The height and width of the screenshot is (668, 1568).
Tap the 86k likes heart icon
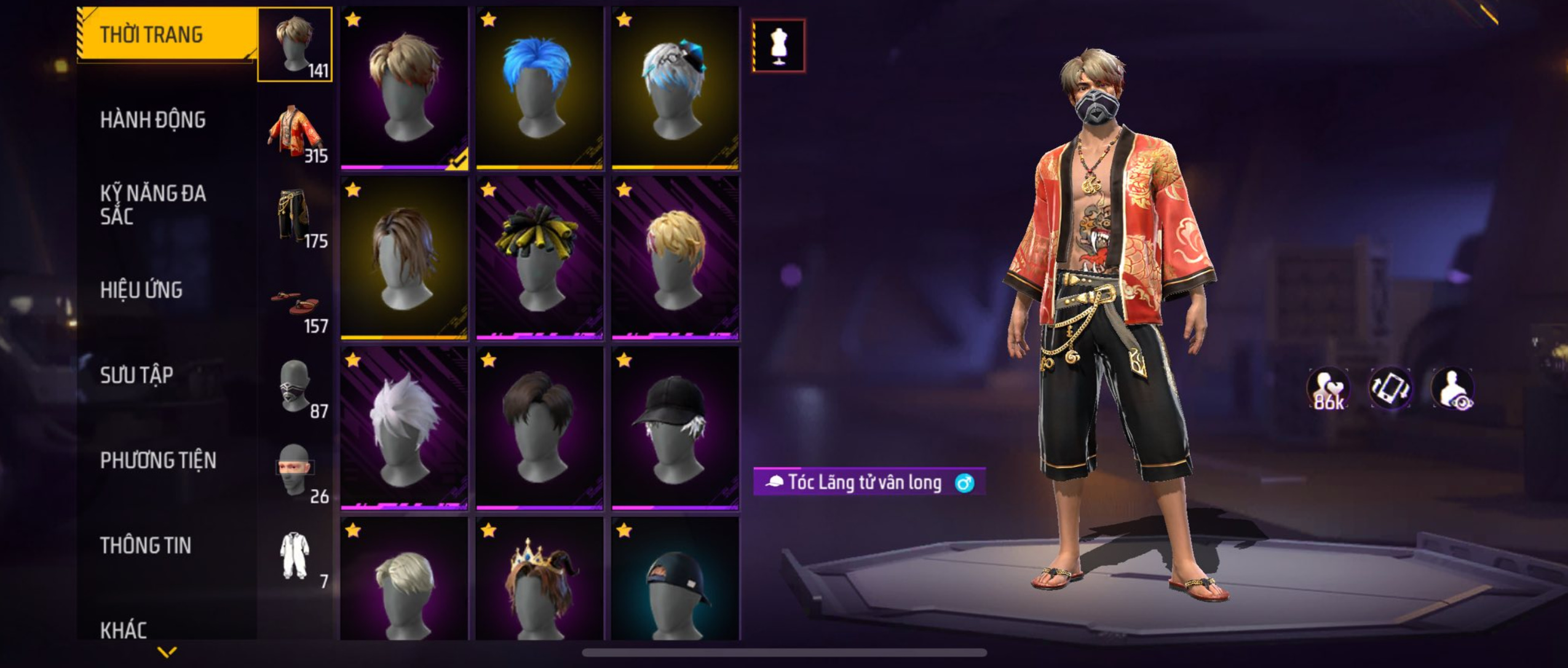[x=1328, y=389]
